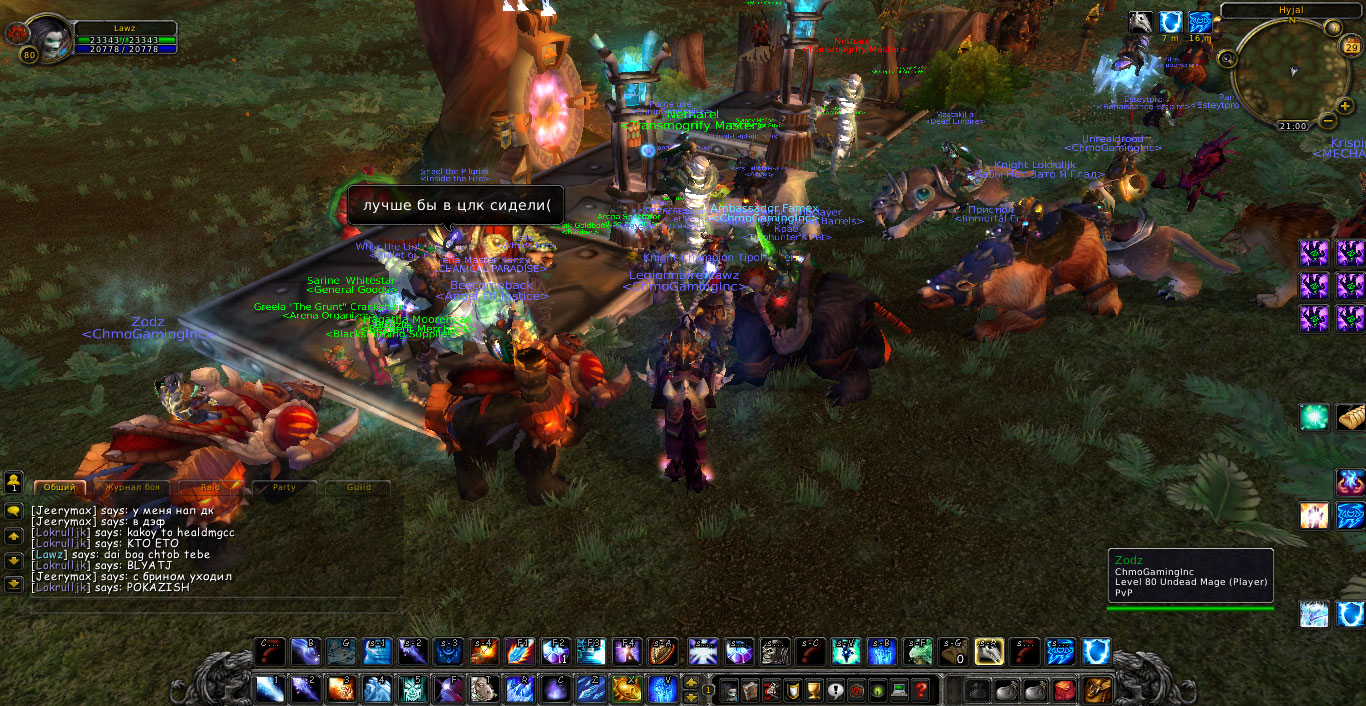Open the red question mark help button
The width and height of the screenshot is (1366, 706).
[x=921, y=689]
